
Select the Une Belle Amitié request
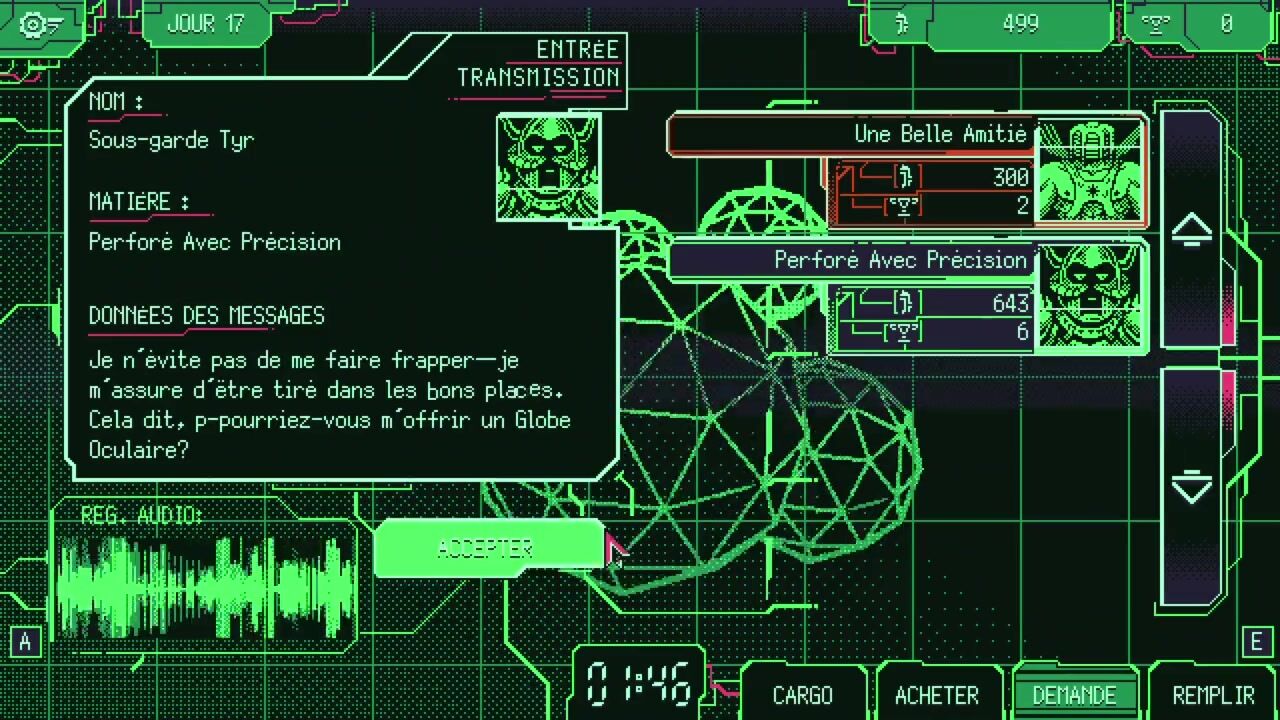click(905, 170)
